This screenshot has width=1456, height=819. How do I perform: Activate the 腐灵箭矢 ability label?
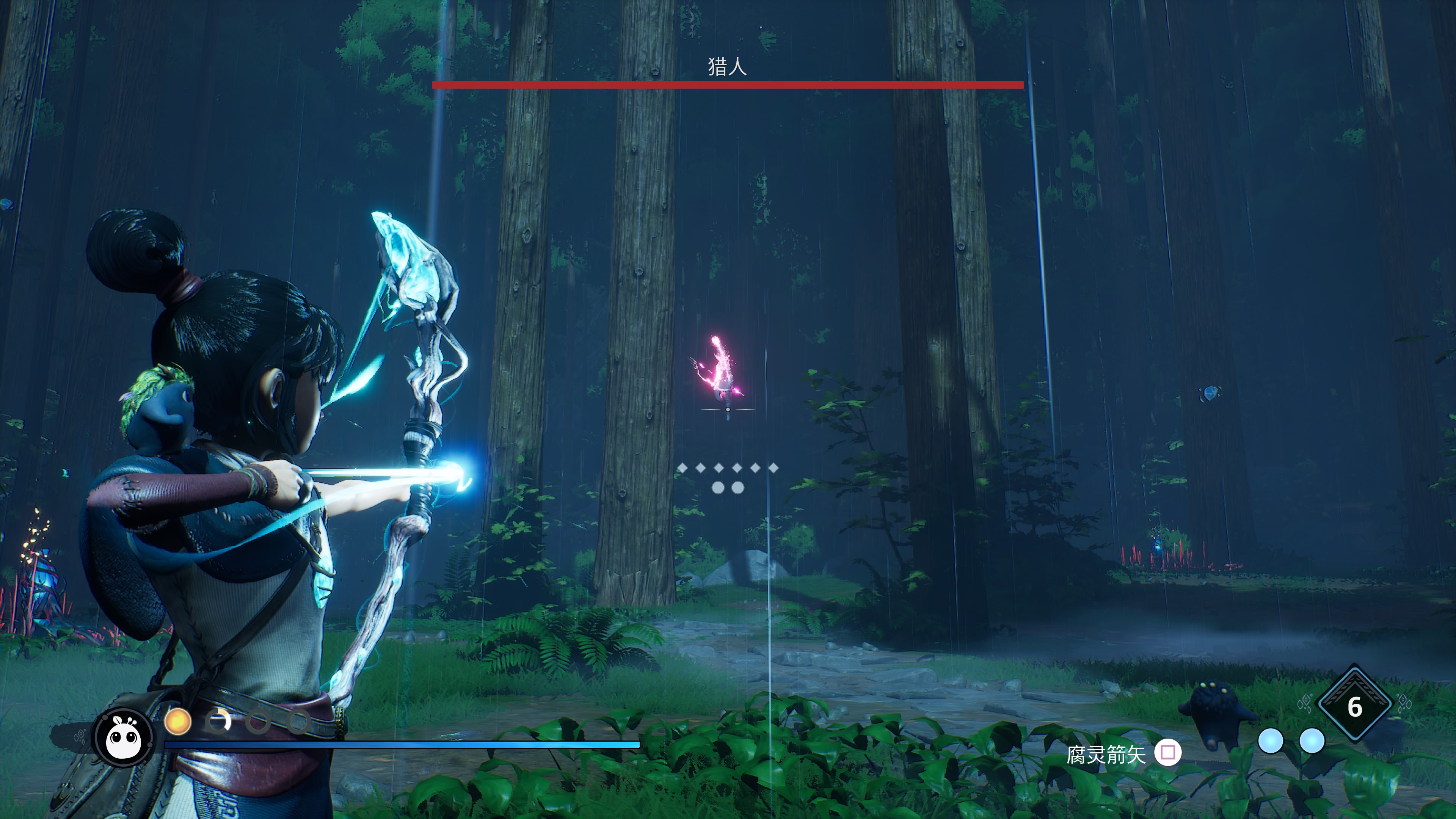pyautogui.click(x=1106, y=753)
